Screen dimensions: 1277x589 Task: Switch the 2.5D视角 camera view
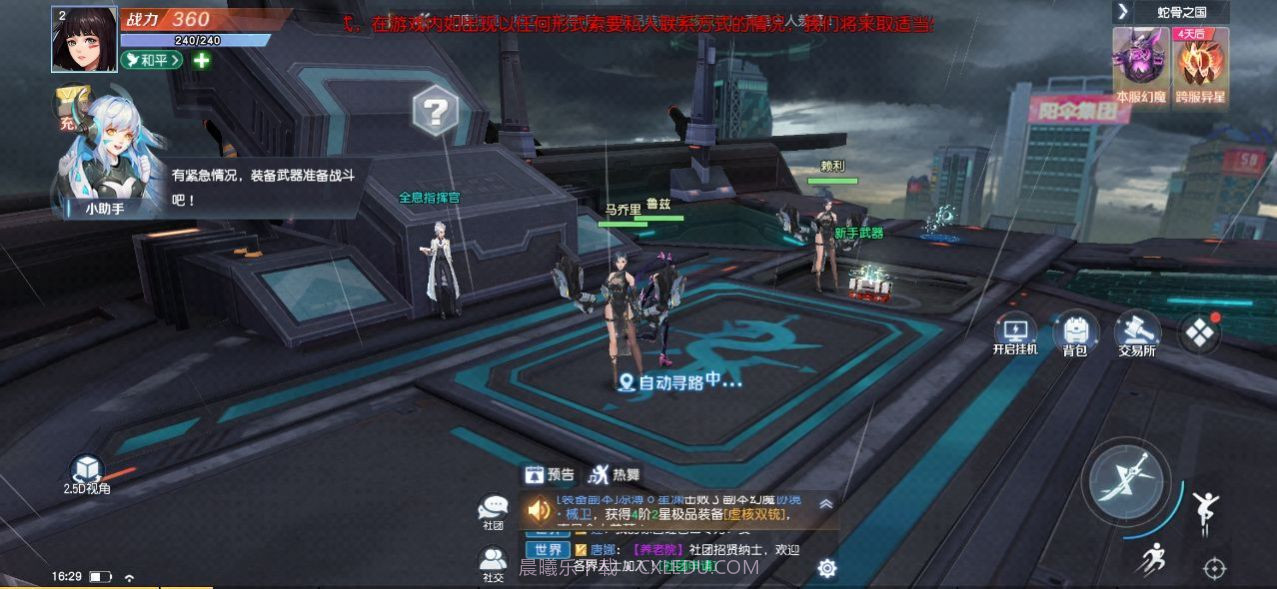point(87,472)
